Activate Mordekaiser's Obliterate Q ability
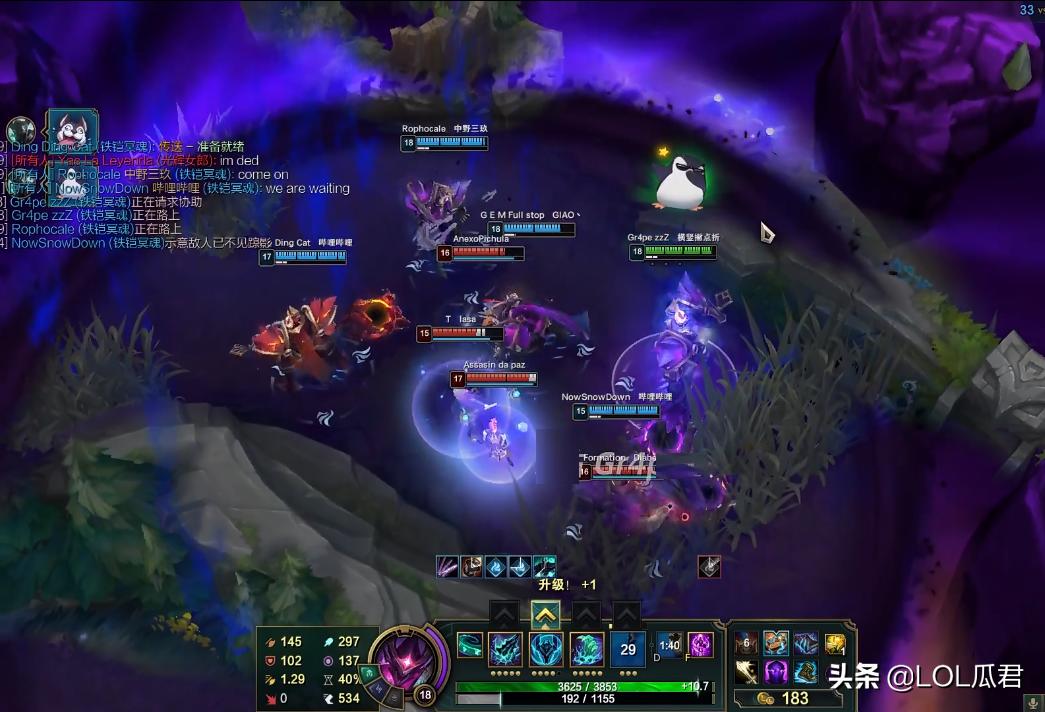 tap(505, 649)
